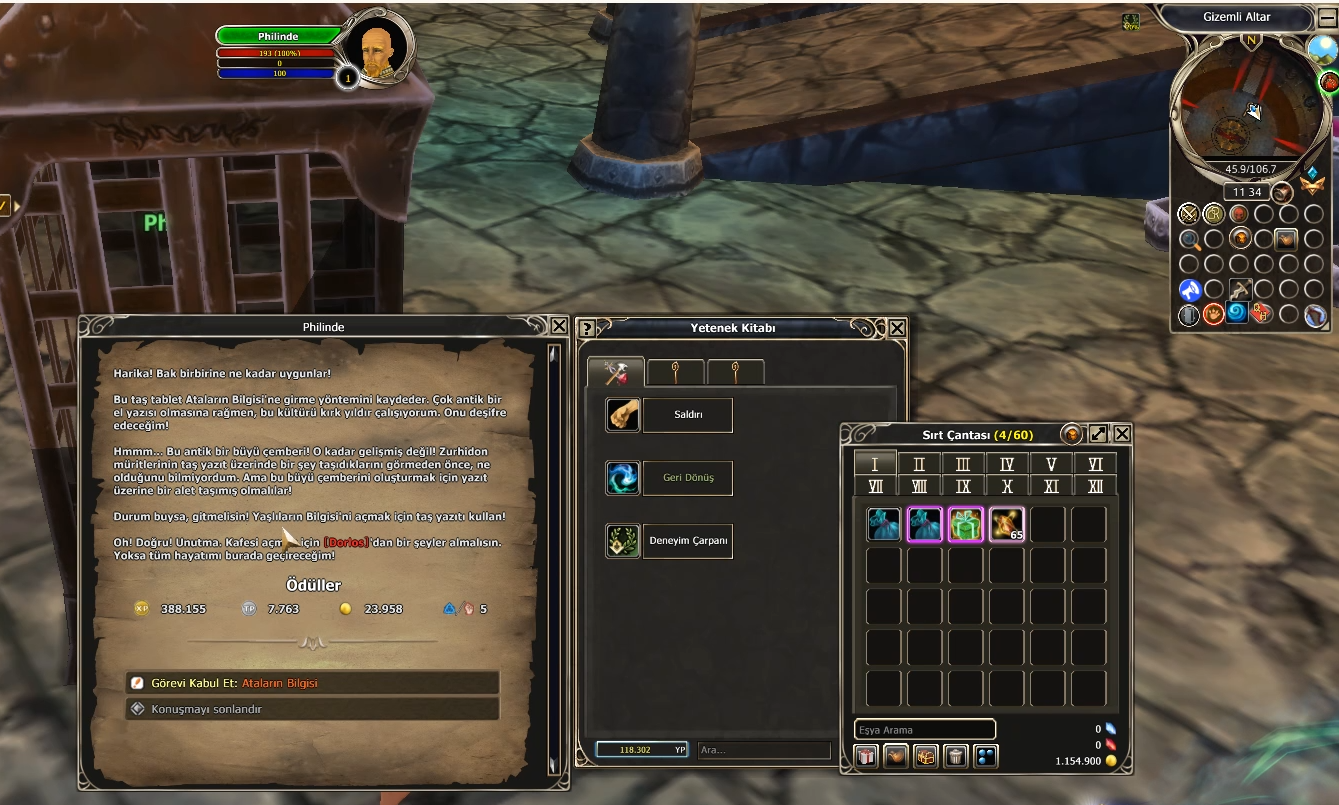Select the Deneyim Çarpanı laurel skill icon

pos(623,541)
